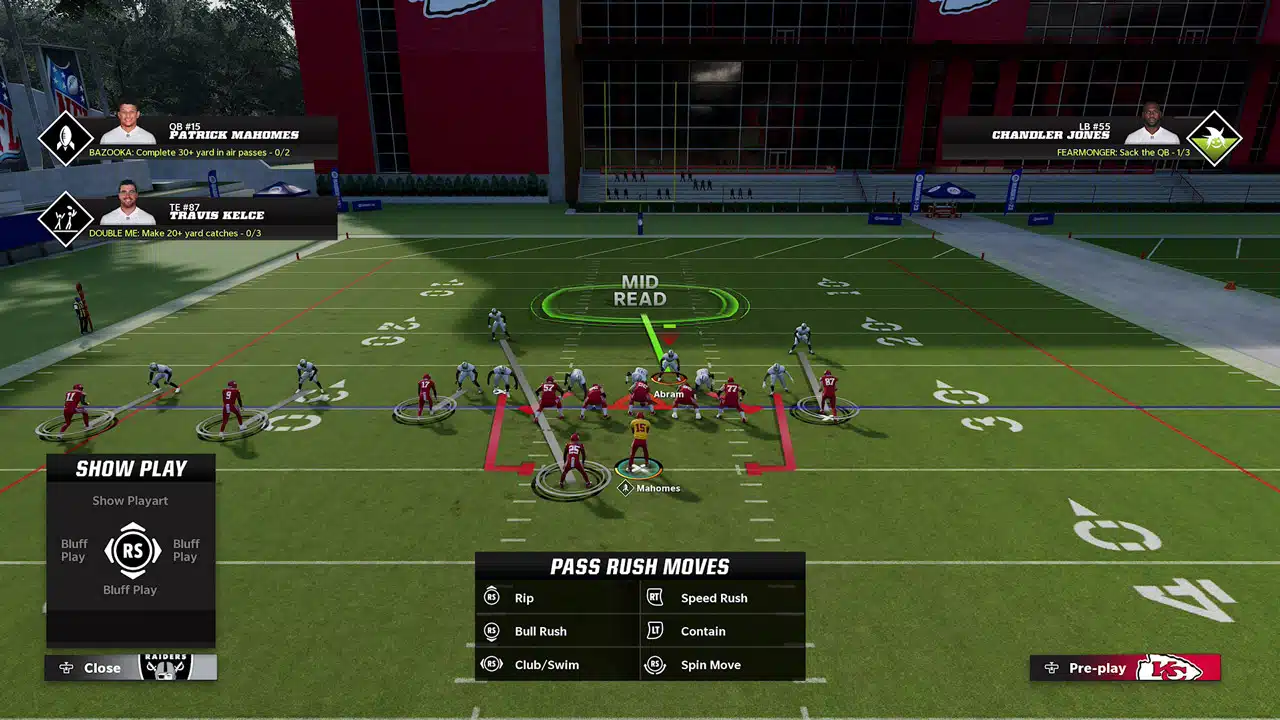Click the RS stick icon in Show Play

click(130, 550)
